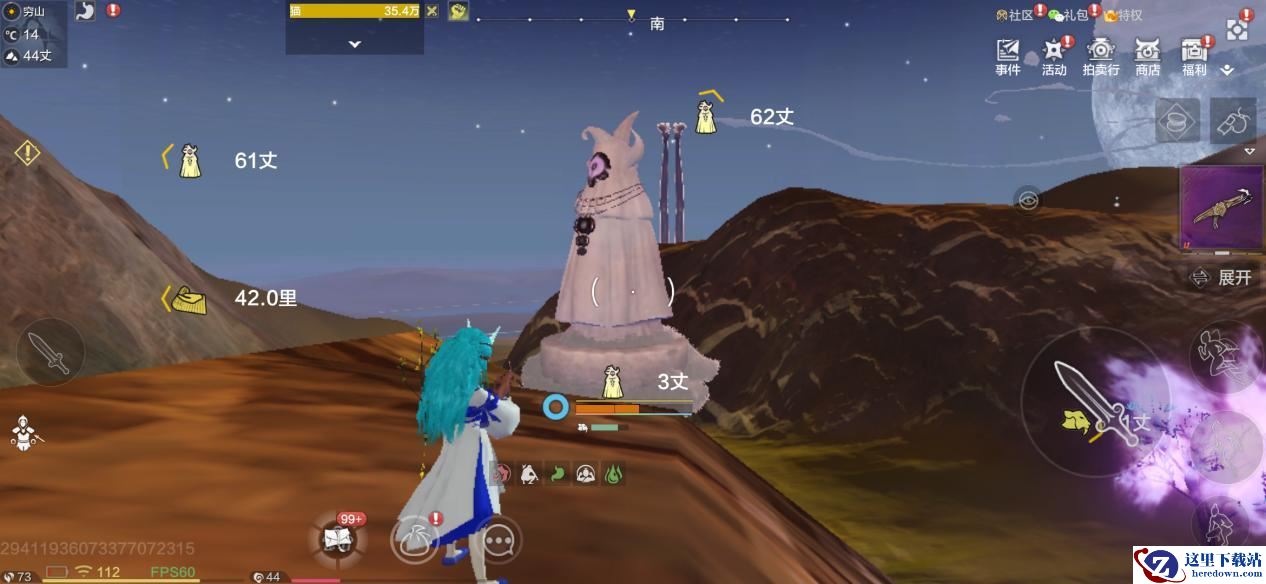Open the 活动 activities menu
This screenshot has height=584, width=1266.
click(1054, 55)
